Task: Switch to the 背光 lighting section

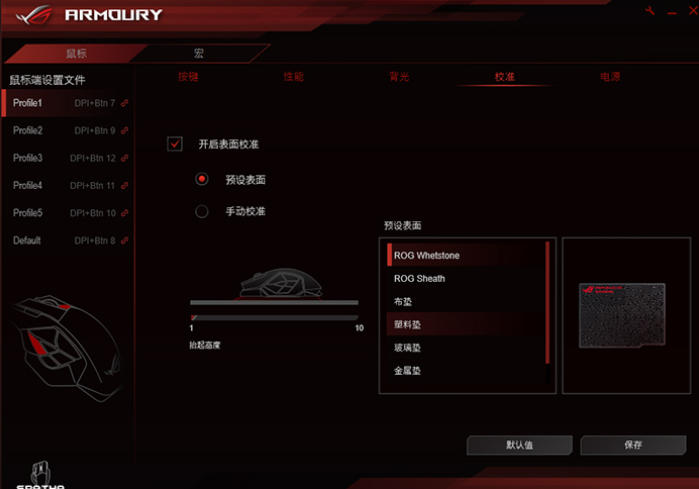Action: point(399,77)
